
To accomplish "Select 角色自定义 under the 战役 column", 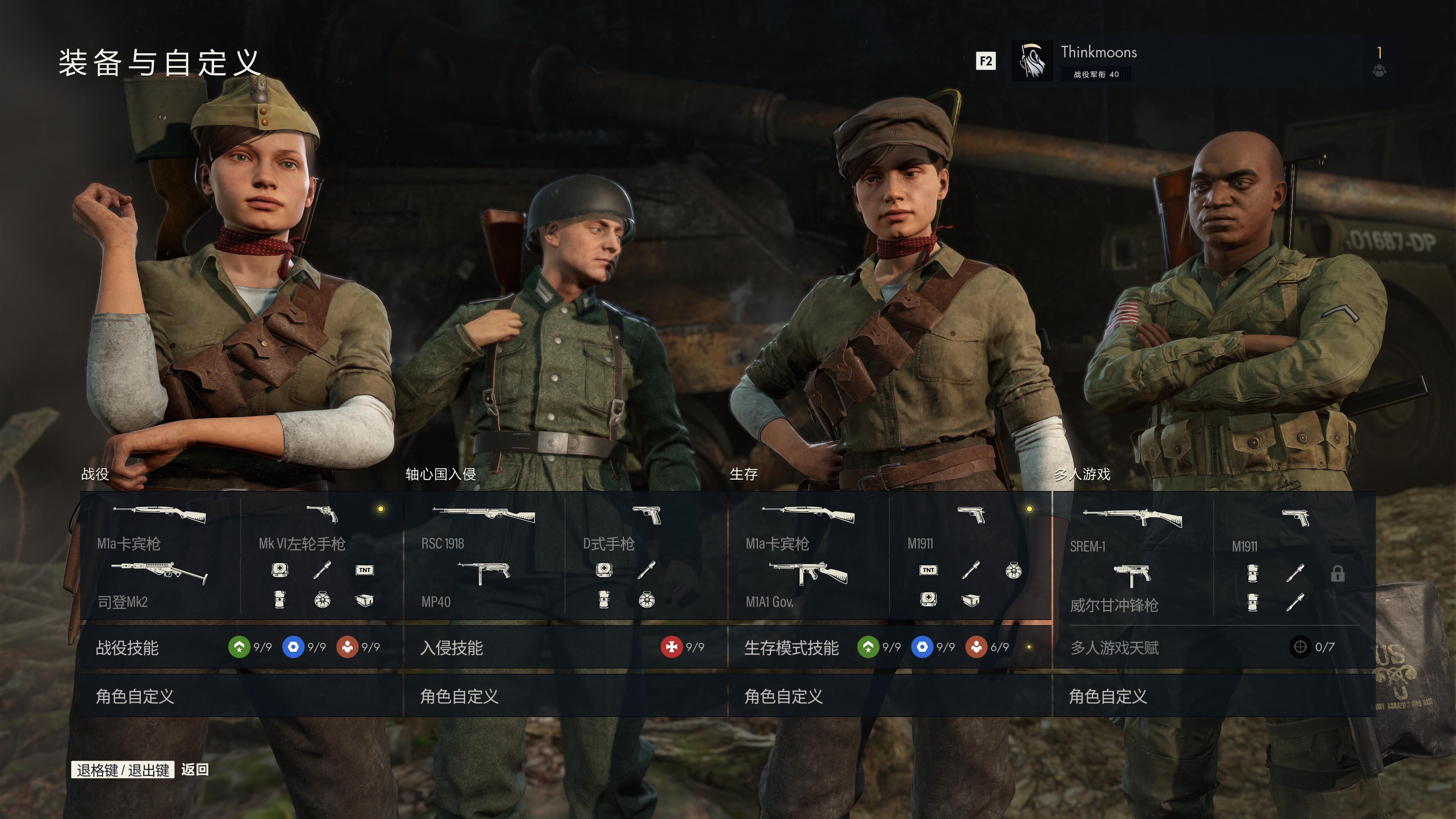I will (241, 696).
